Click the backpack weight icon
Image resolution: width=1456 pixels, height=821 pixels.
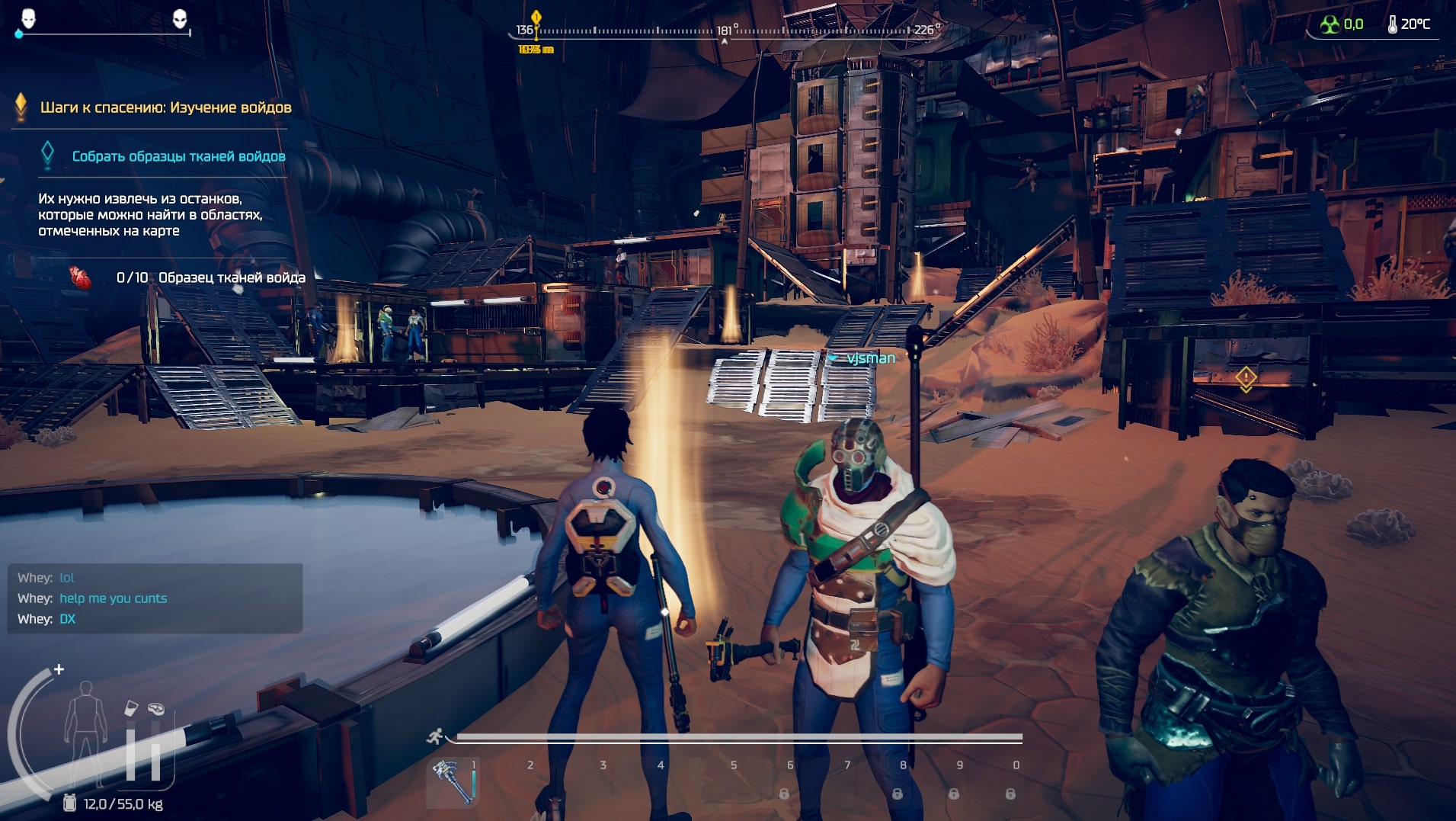[69, 803]
